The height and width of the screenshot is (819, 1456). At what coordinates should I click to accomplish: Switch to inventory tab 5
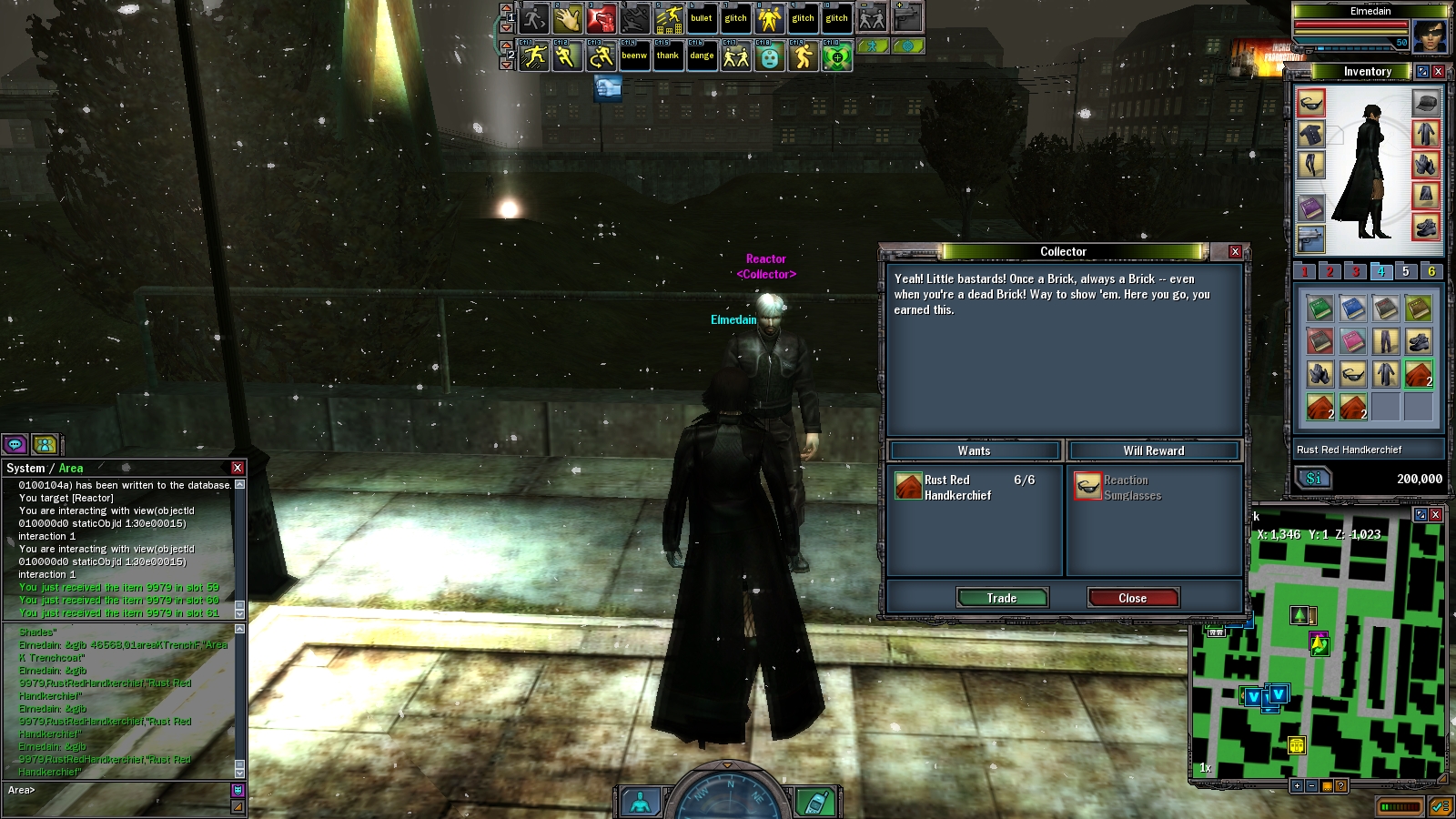pos(1405,271)
